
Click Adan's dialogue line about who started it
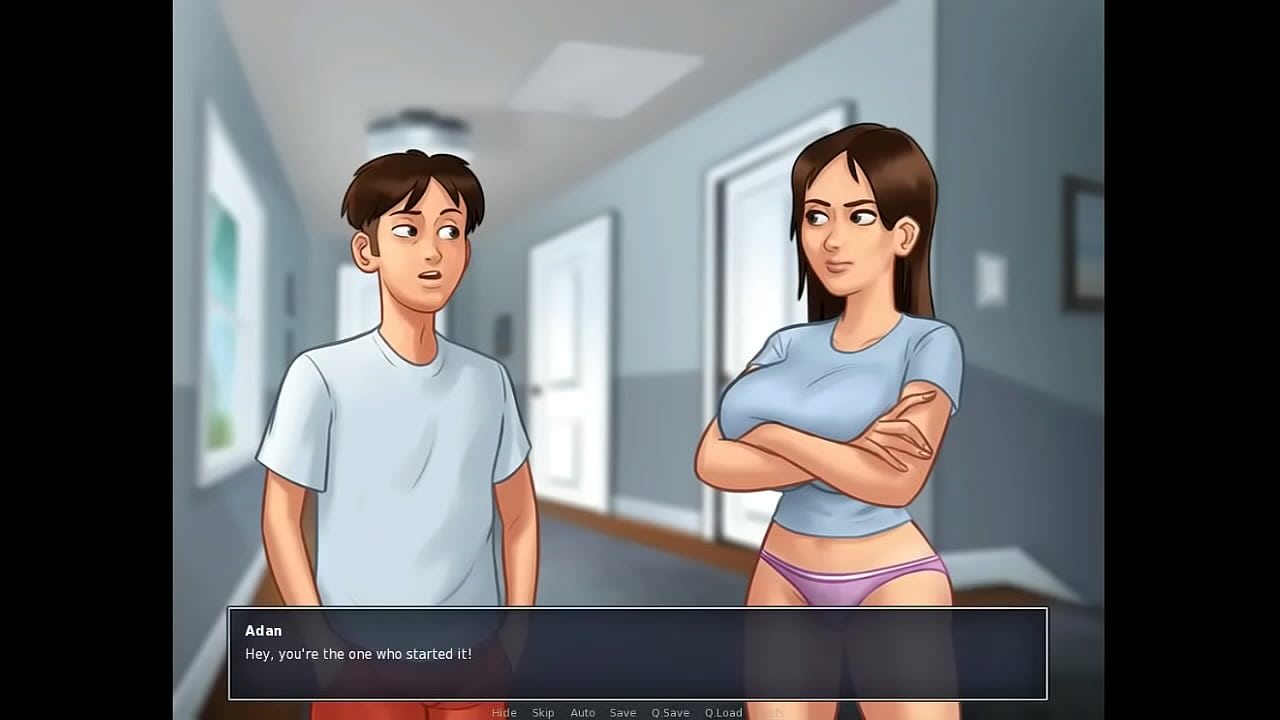click(x=357, y=654)
